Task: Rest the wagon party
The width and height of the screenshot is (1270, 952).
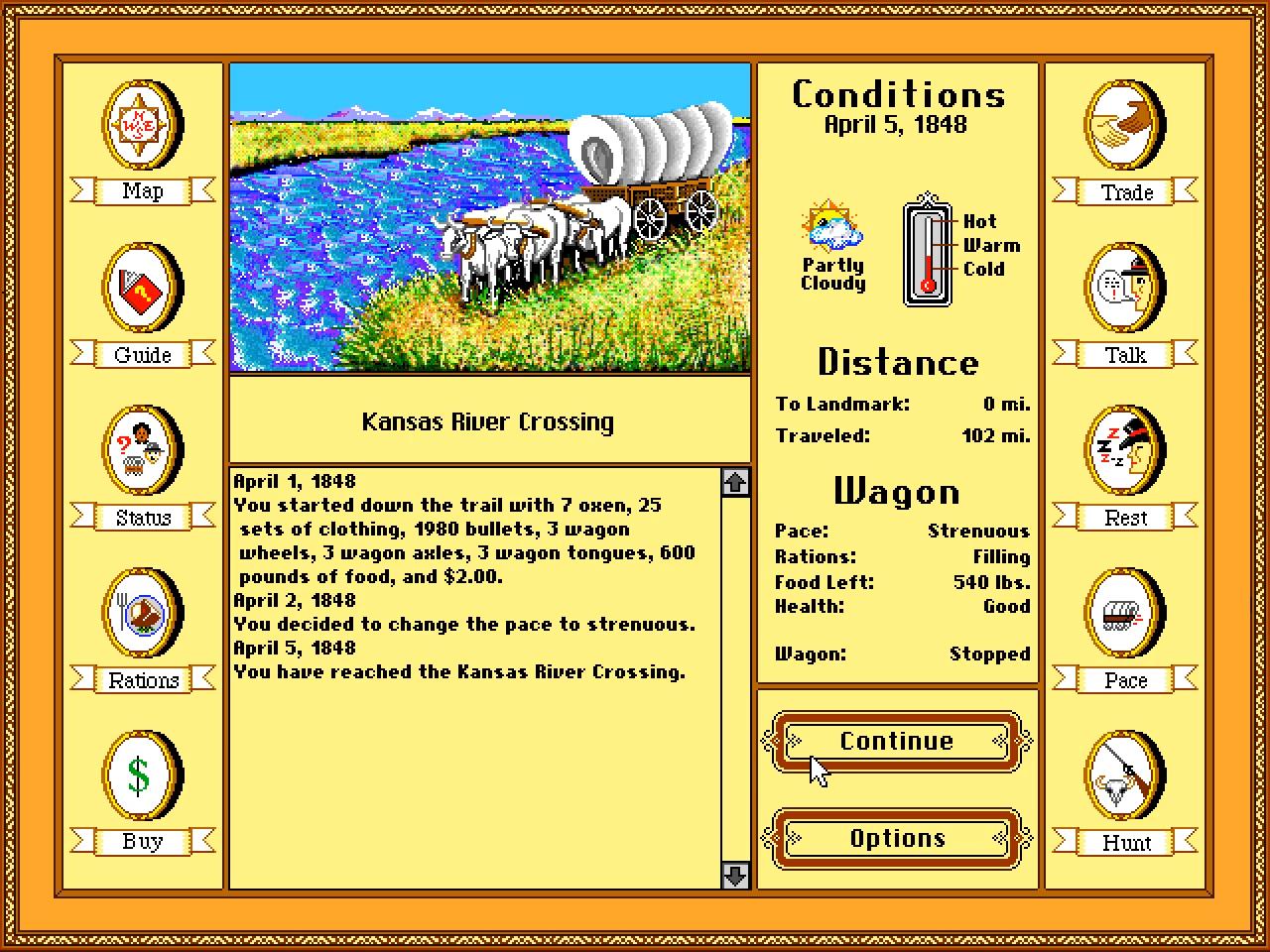Action: pos(1123,451)
